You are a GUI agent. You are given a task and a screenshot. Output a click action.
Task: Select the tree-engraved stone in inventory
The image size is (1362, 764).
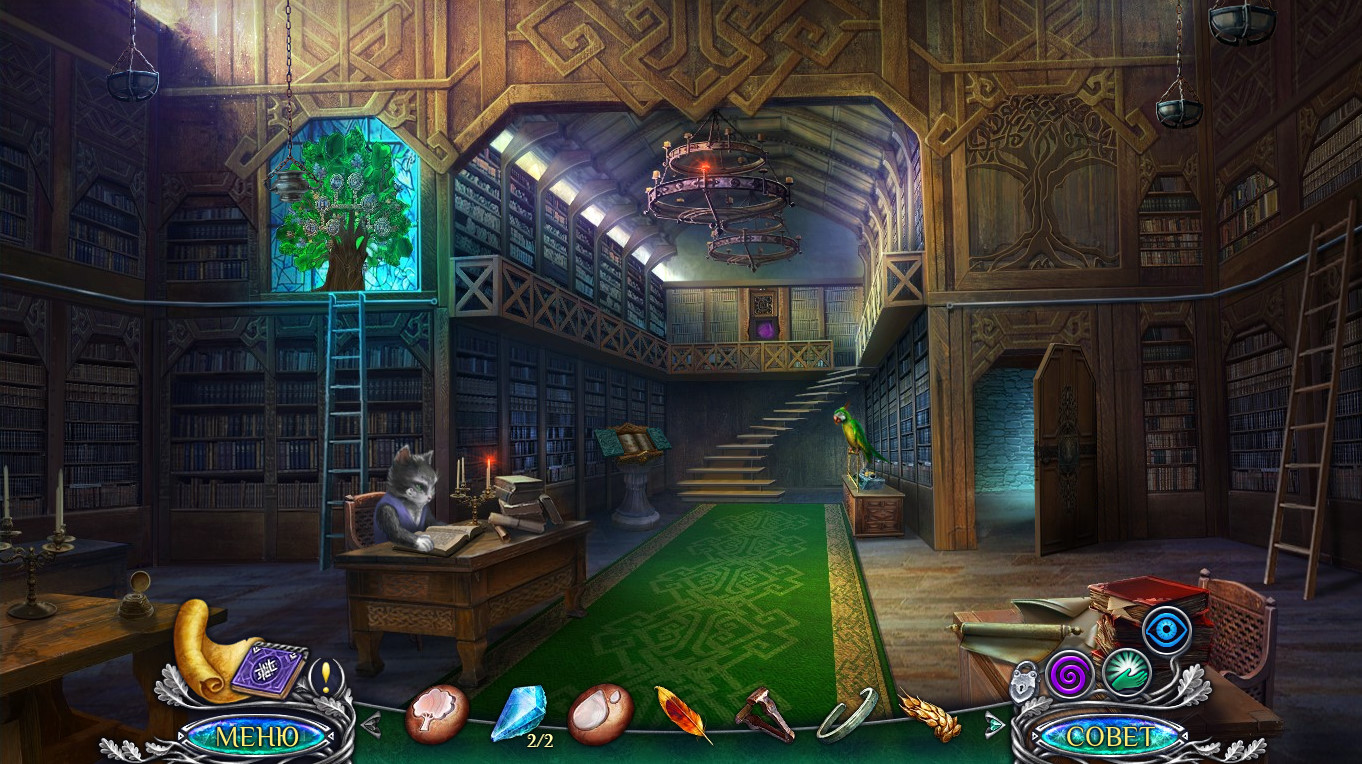click(x=436, y=712)
